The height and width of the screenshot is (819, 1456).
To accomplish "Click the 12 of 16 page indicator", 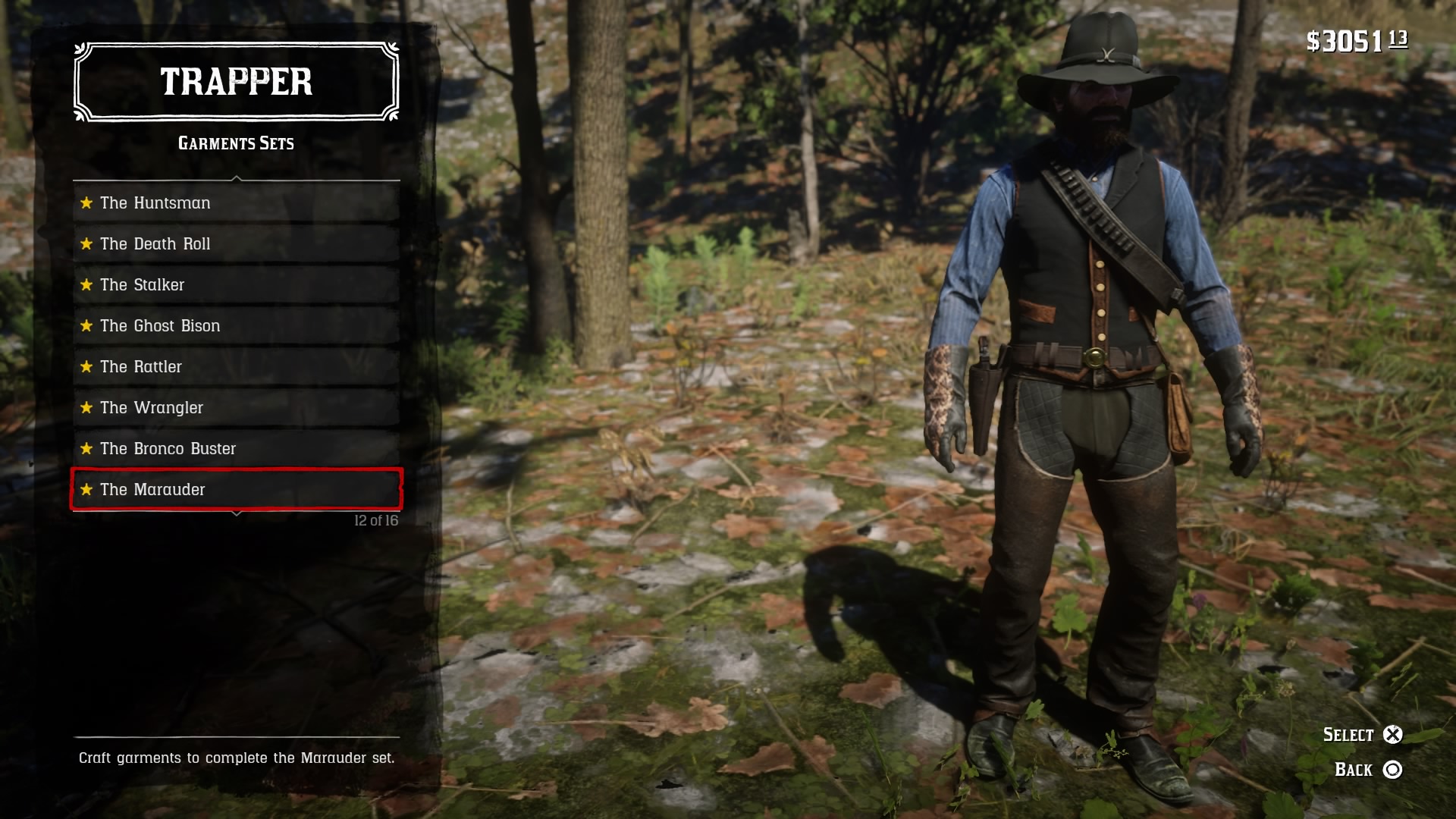I will [375, 521].
